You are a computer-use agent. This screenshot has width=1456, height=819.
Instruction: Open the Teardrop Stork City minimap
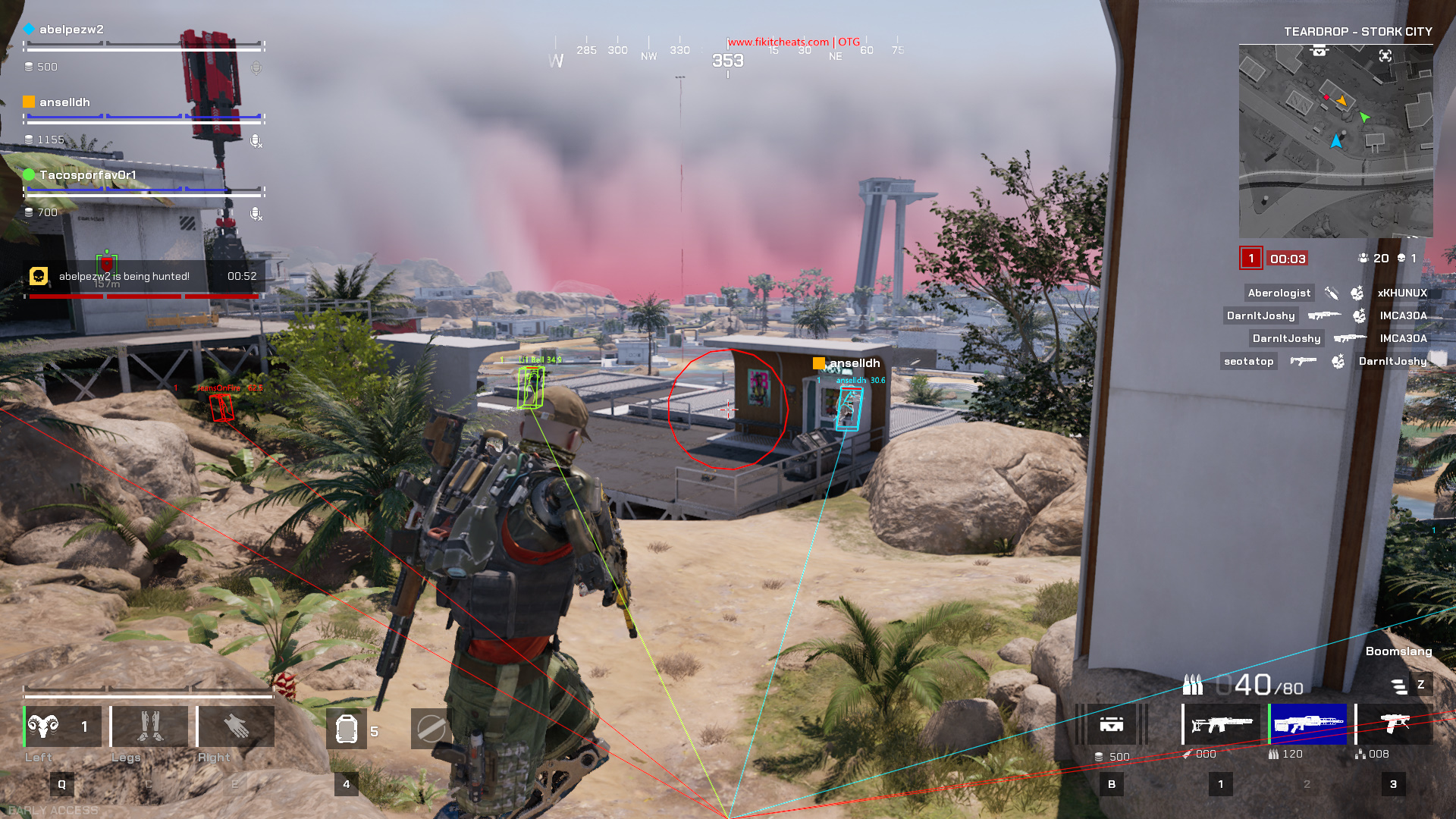click(x=1335, y=141)
